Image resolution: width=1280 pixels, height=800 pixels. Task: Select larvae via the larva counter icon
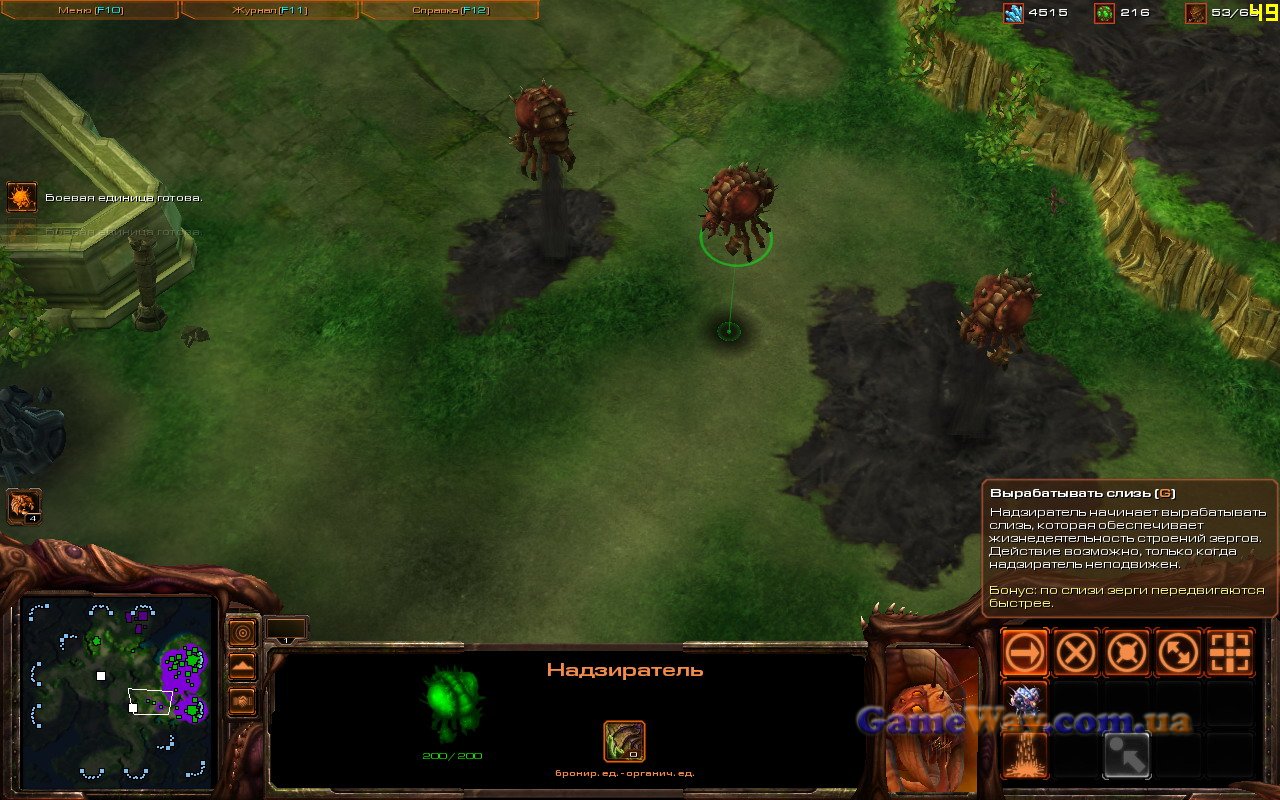[x=24, y=506]
